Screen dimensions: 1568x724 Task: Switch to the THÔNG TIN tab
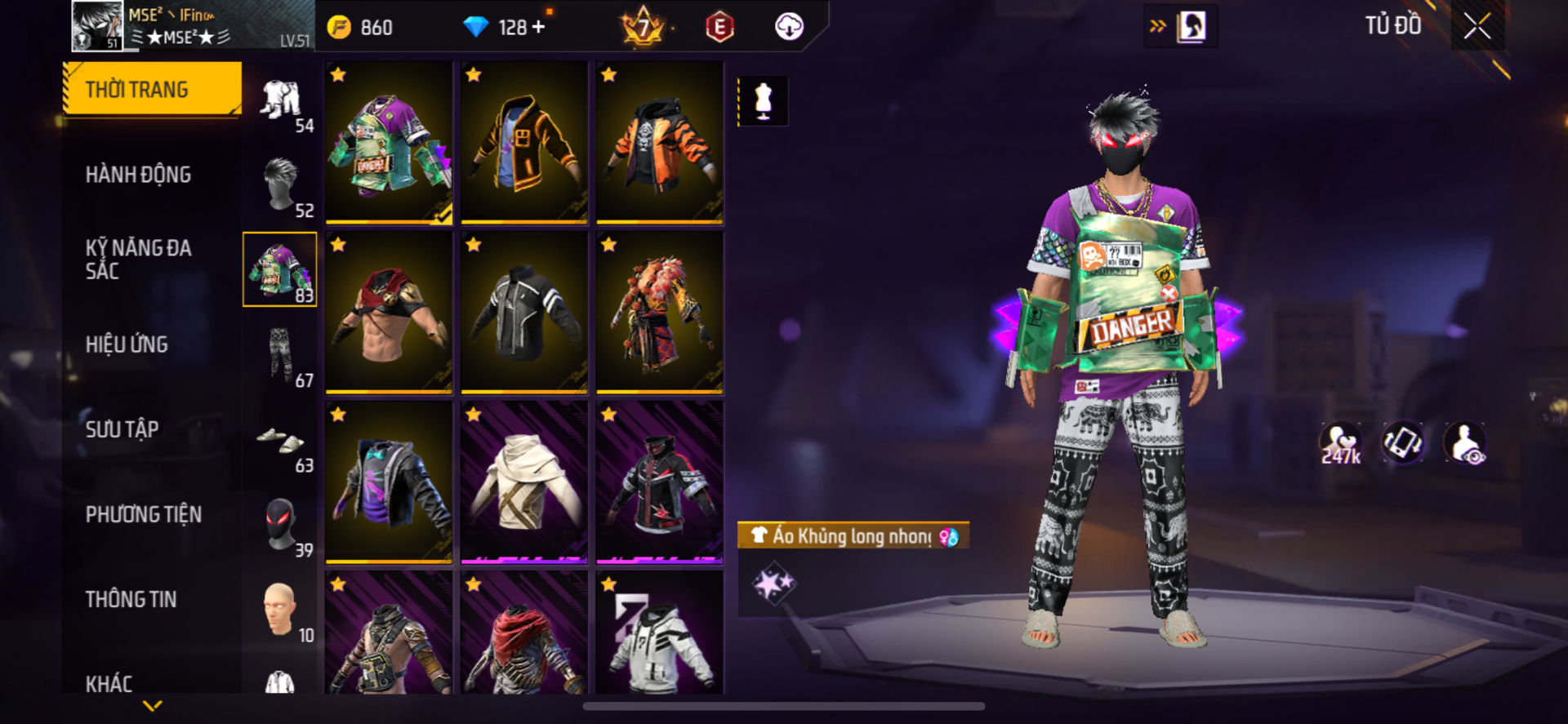[x=131, y=599]
